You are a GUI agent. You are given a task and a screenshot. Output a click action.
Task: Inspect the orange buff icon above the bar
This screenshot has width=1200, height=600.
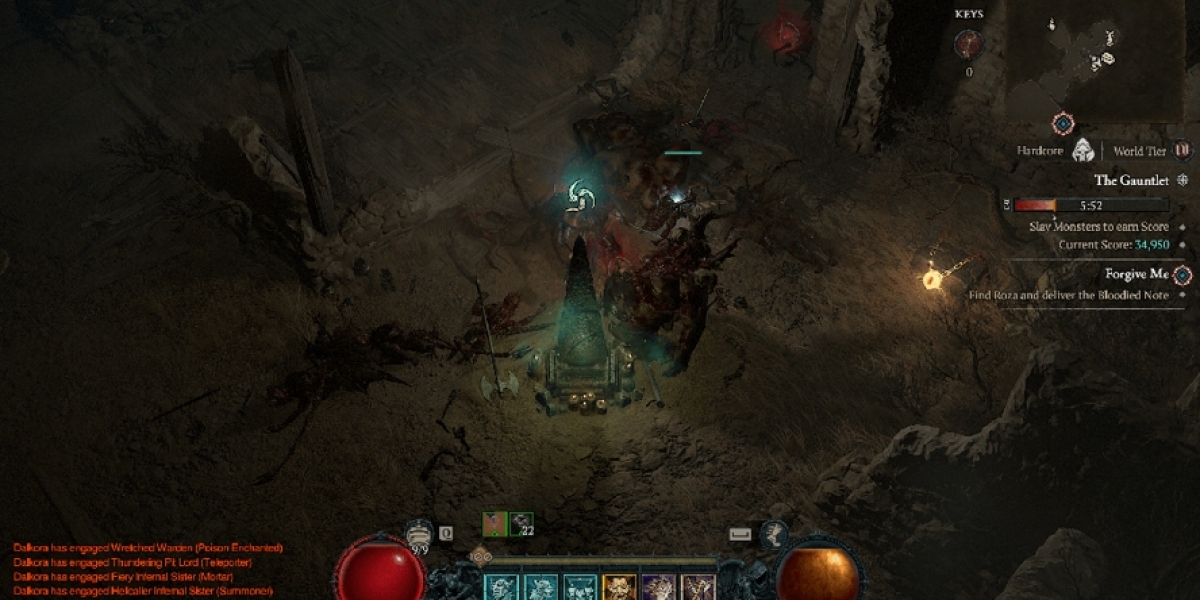click(x=495, y=524)
